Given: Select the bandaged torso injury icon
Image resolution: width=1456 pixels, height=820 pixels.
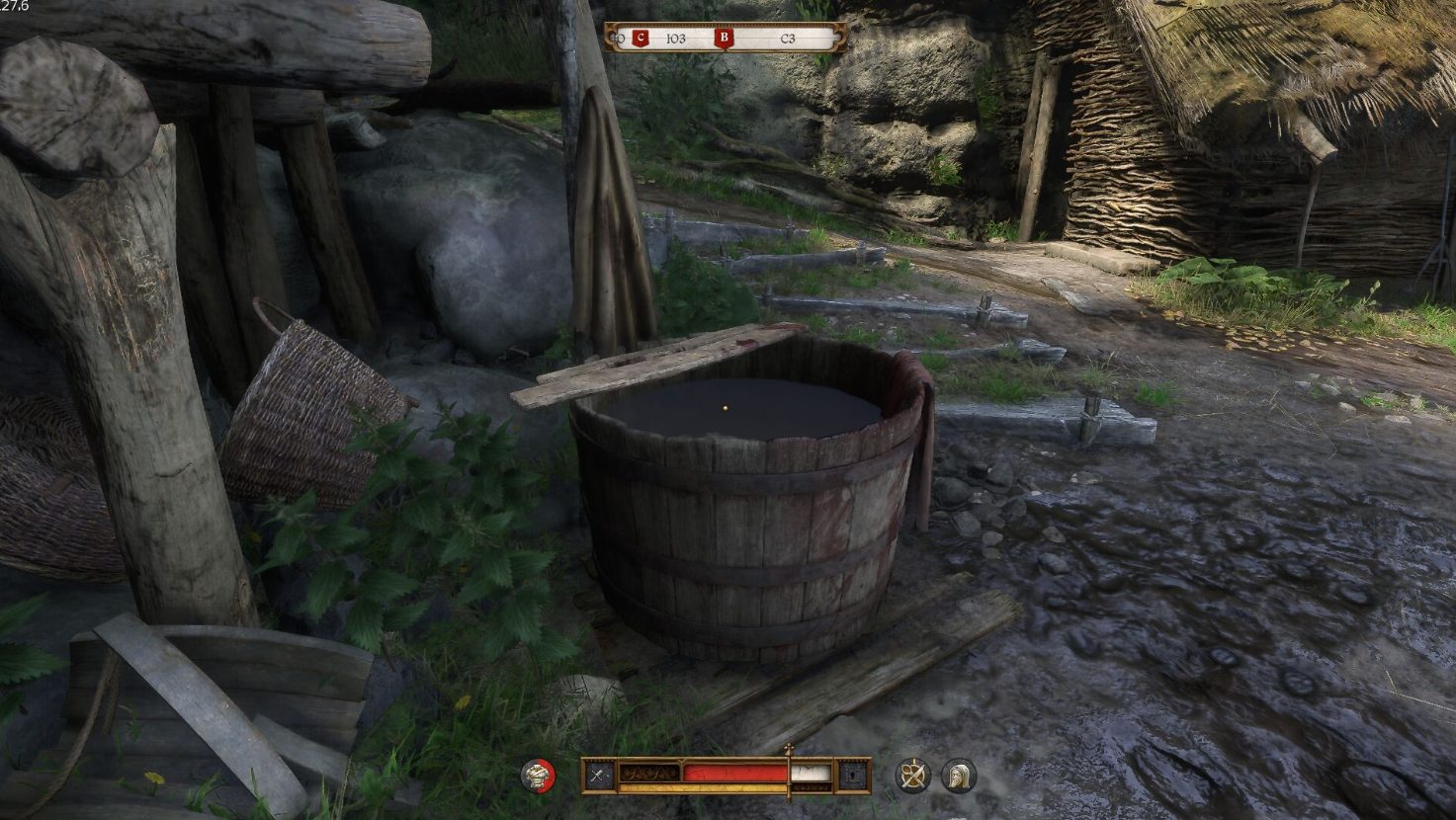Looking at the screenshot, I should [538, 776].
